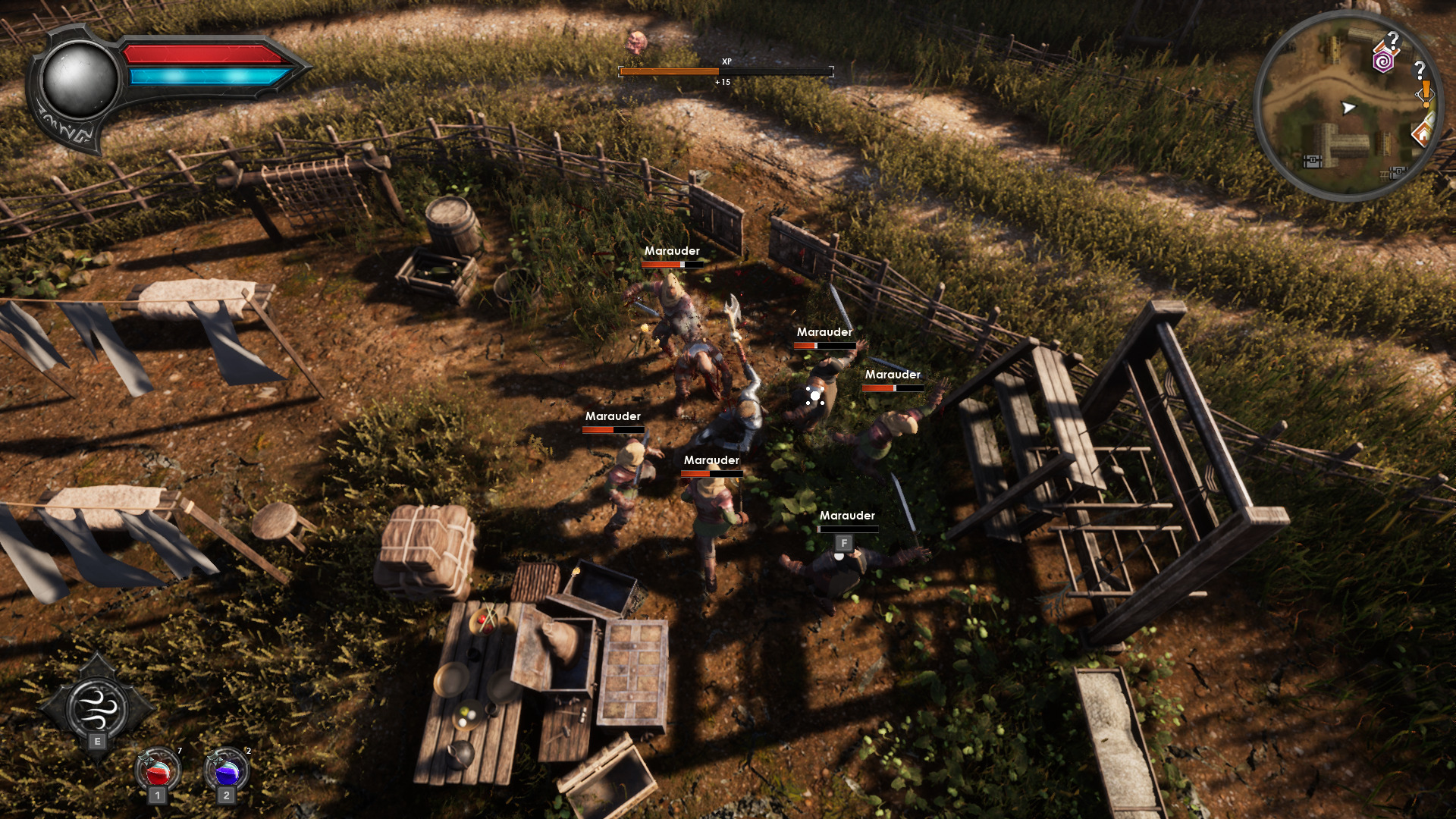1456x819 pixels.
Task: Select the orange exclamation quest marker
Action: coord(1426,91)
